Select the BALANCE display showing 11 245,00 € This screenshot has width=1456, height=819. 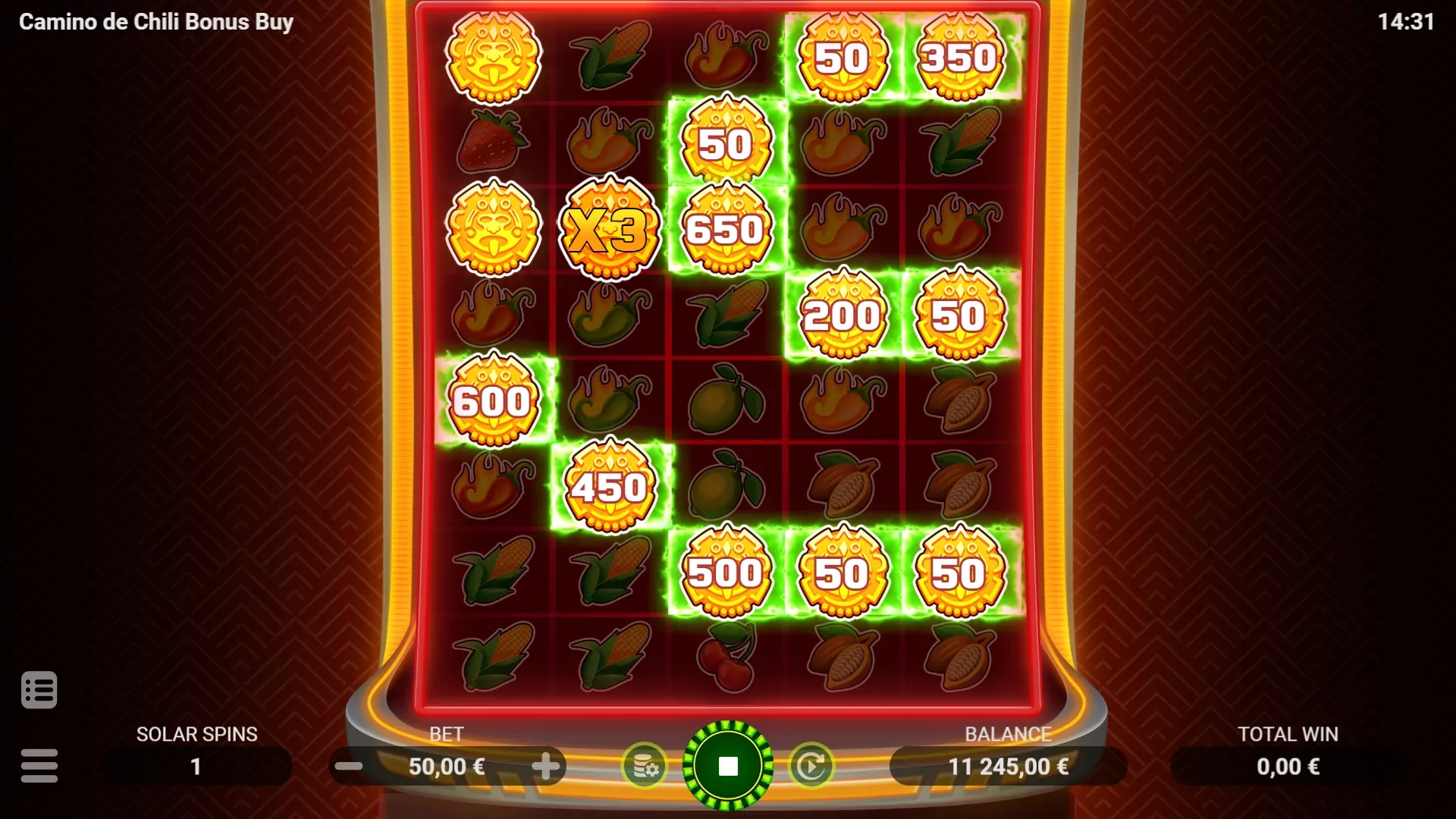pyautogui.click(x=1009, y=766)
